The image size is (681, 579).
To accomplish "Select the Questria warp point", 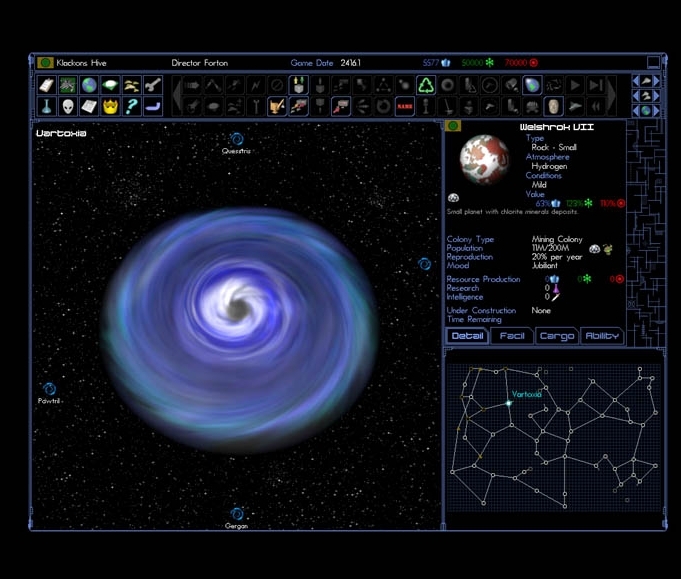I will click(x=236, y=140).
